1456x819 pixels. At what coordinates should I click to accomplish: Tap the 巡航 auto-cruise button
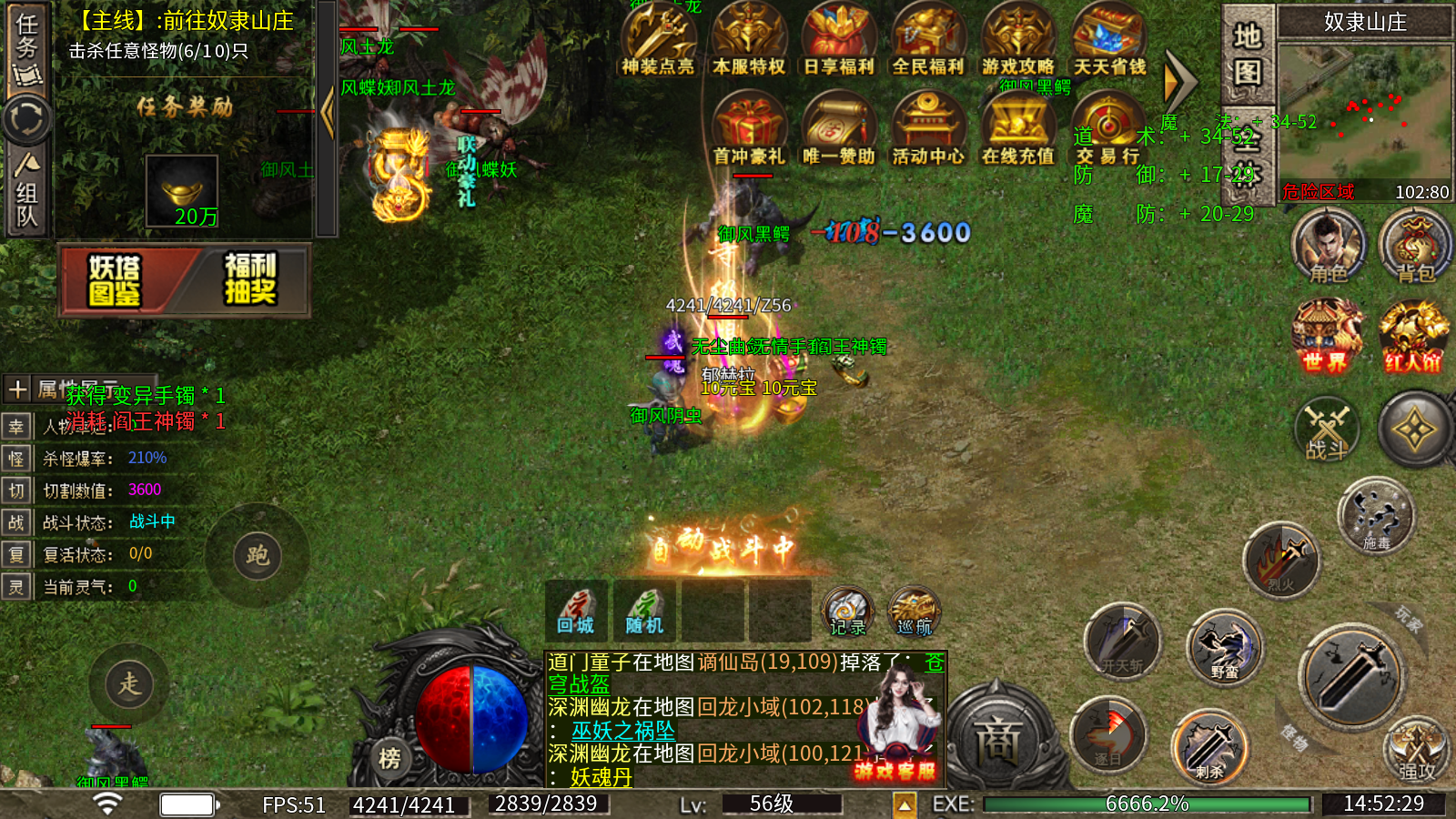tap(914, 612)
